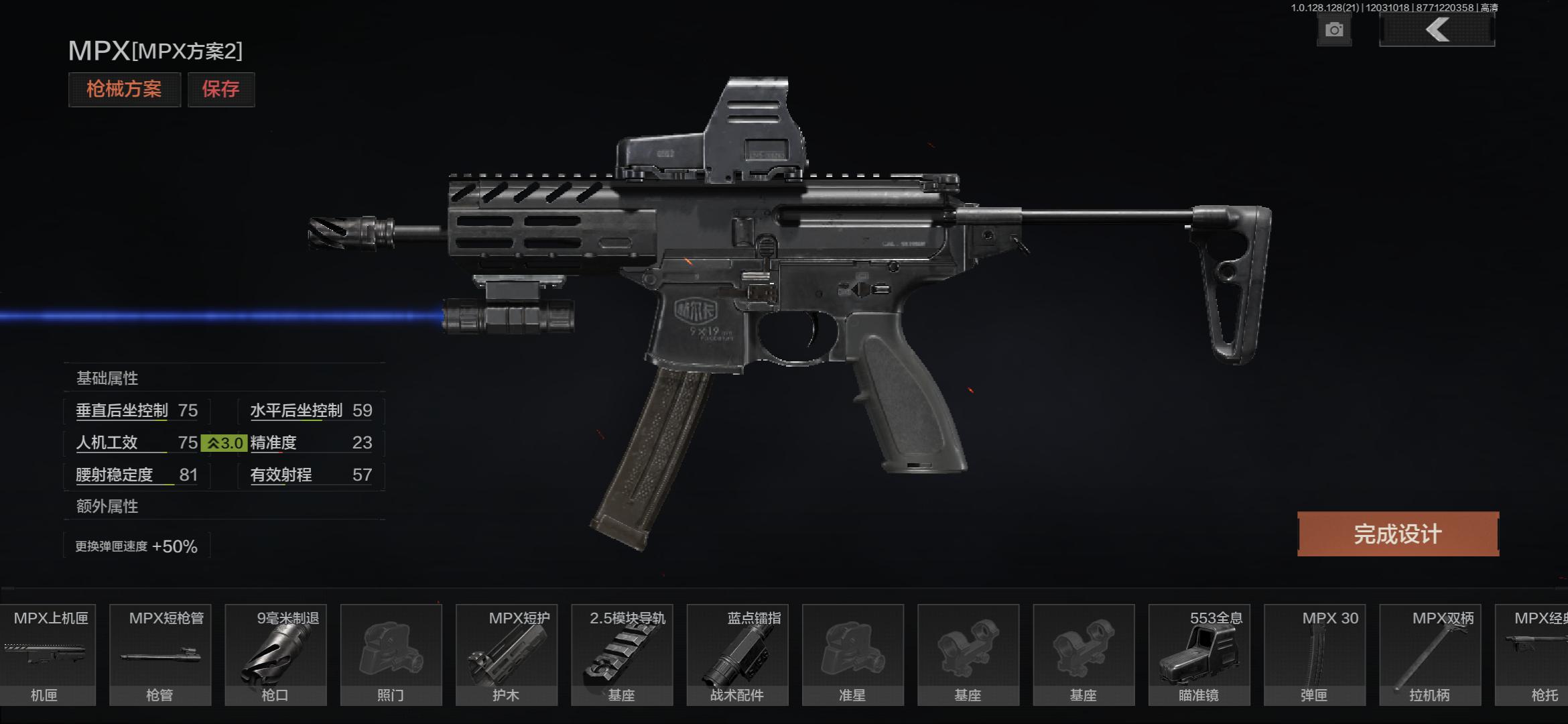The height and width of the screenshot is (724, 1568).
Task: Select the empty 照门 rear sight slot
Action: pos(391,655)
